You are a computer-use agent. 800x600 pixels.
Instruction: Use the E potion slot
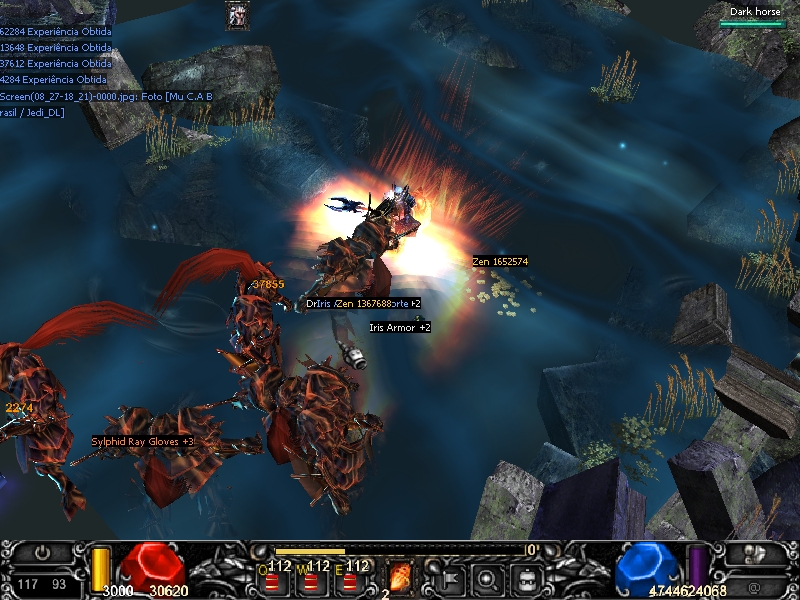349,578
